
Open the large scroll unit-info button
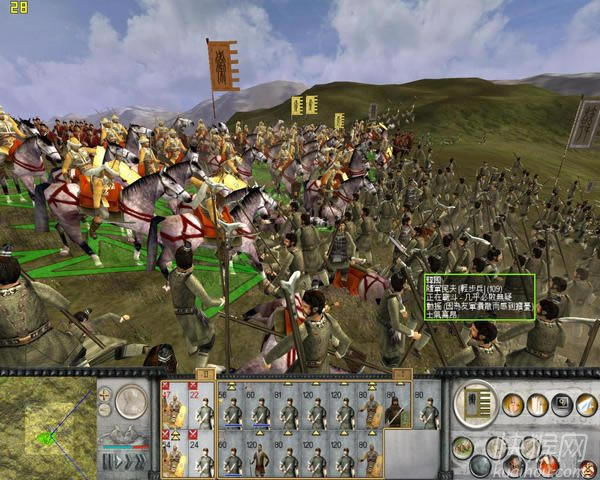pyautogui.click(x=473, y=403)
